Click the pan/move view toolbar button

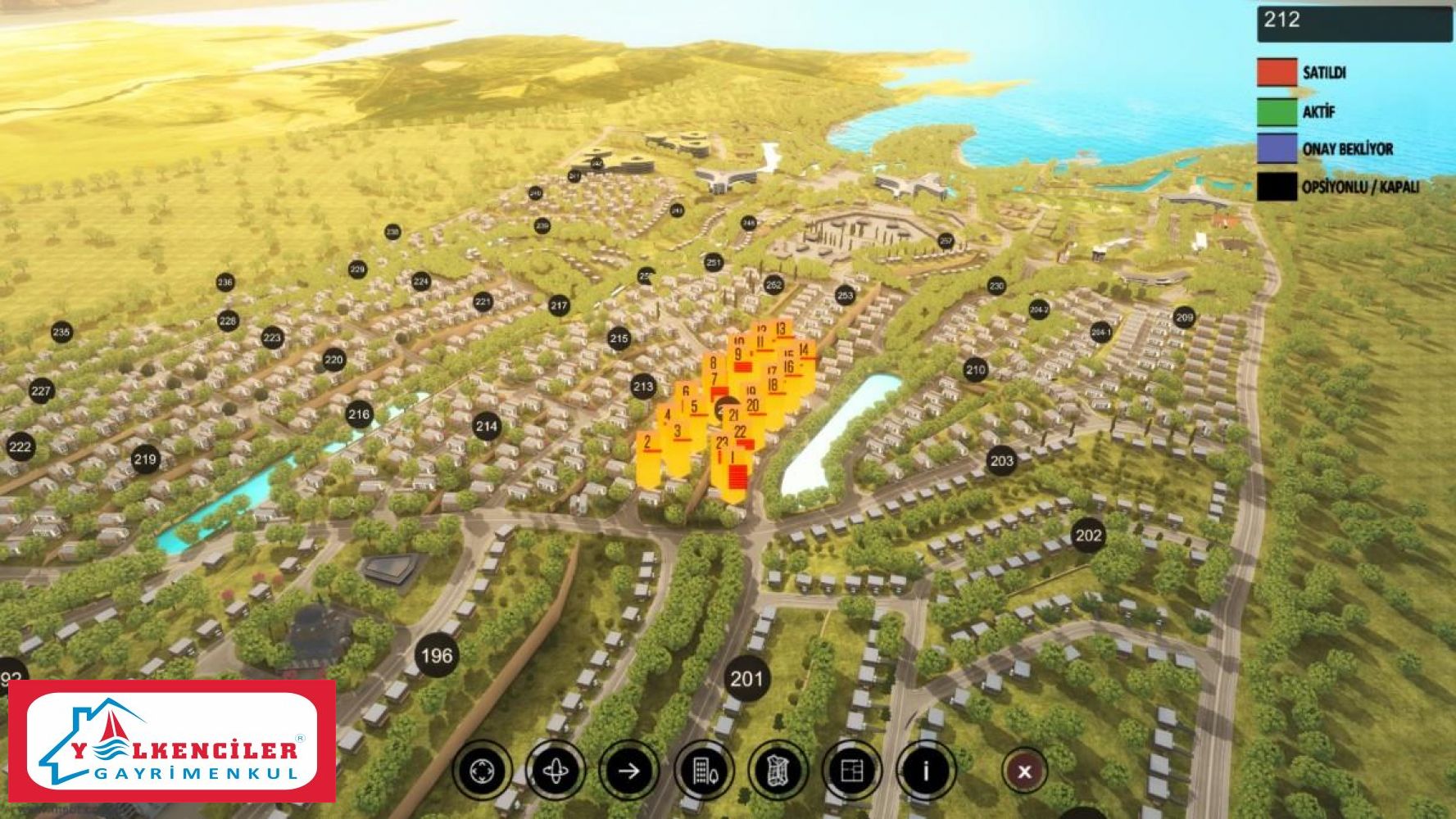pos(482,771)
